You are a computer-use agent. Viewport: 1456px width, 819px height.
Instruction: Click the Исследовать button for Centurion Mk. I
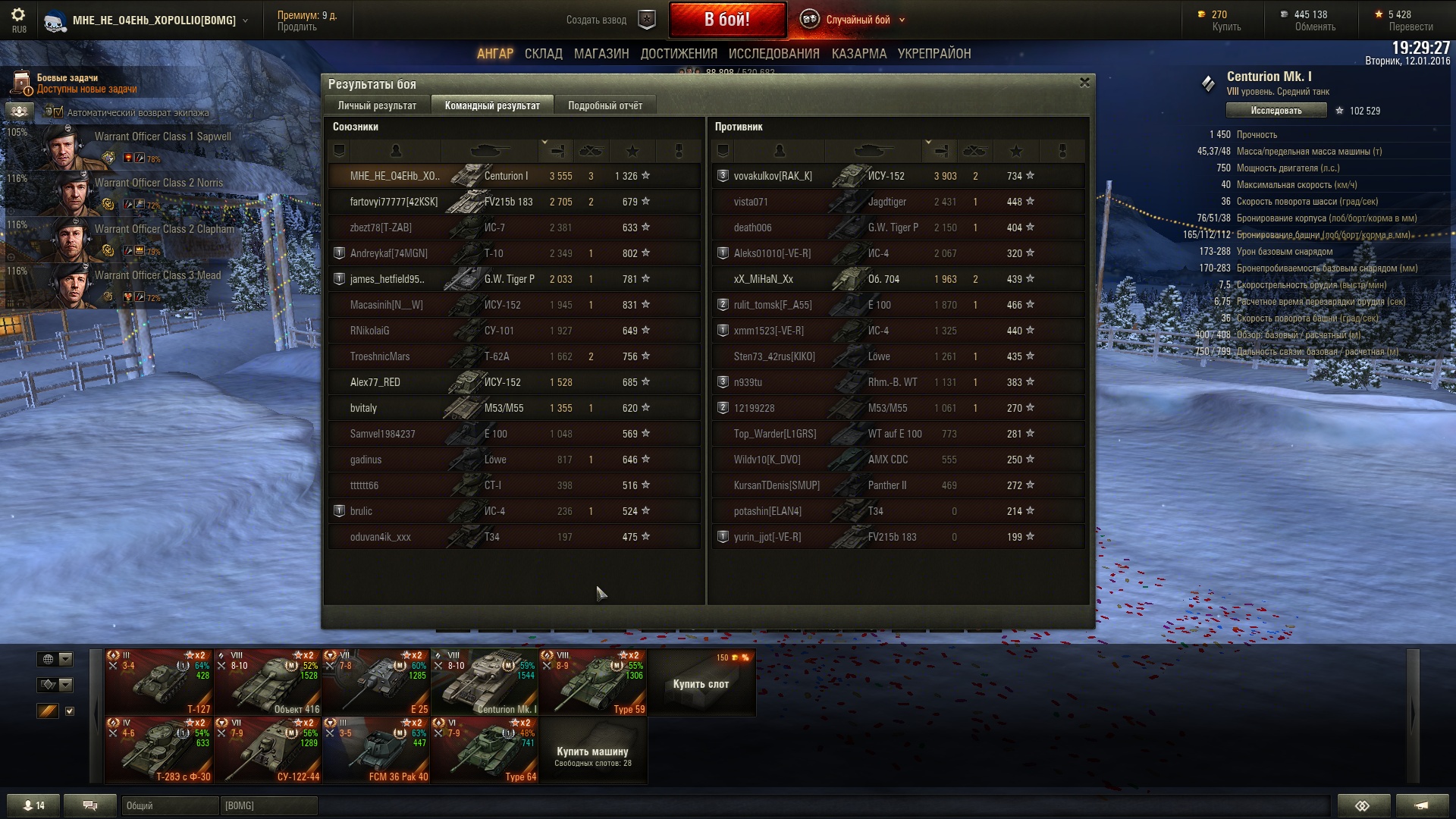(1276, 111)
